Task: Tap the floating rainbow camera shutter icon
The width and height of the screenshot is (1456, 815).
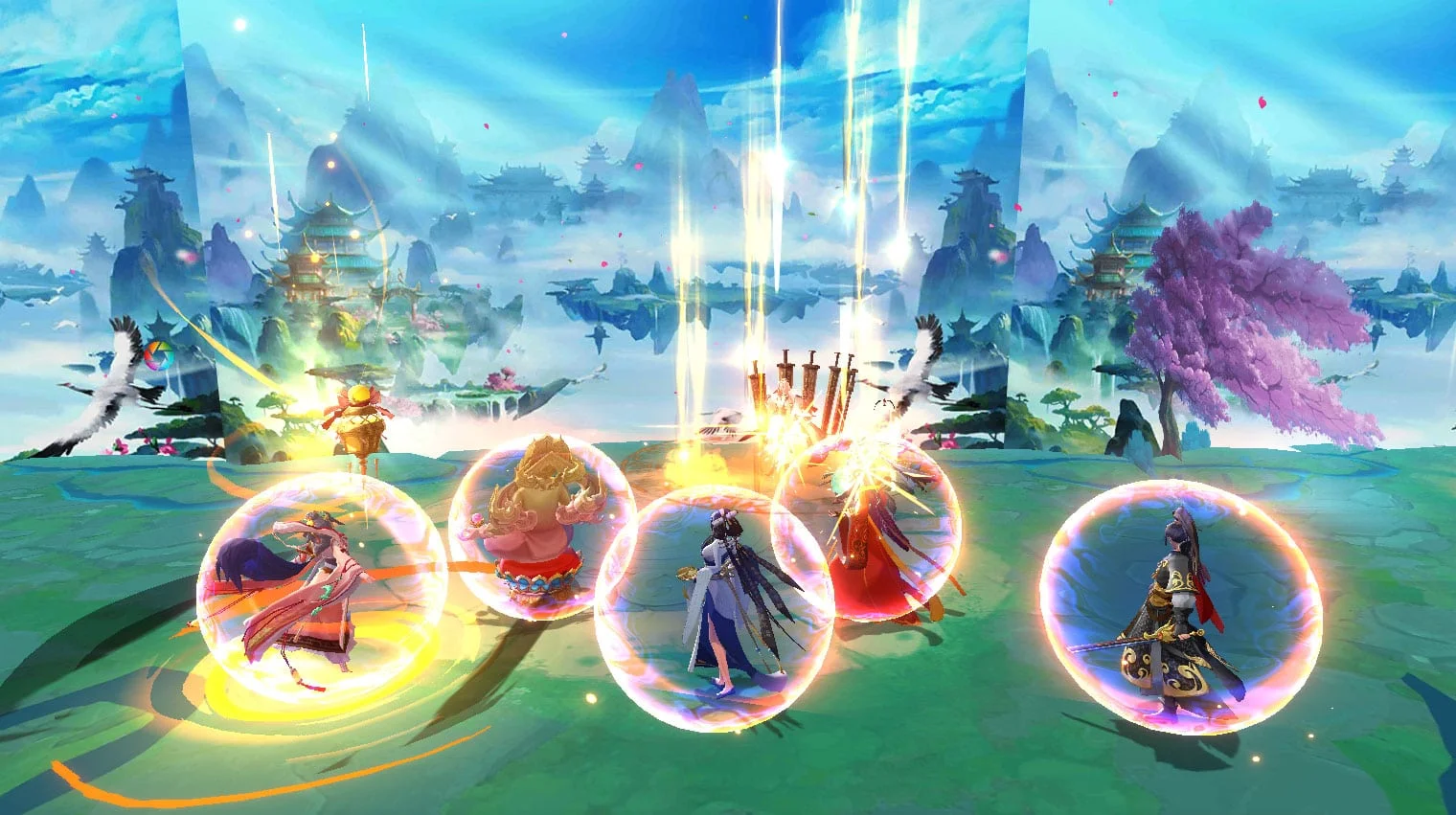Action: click(158, 357)
